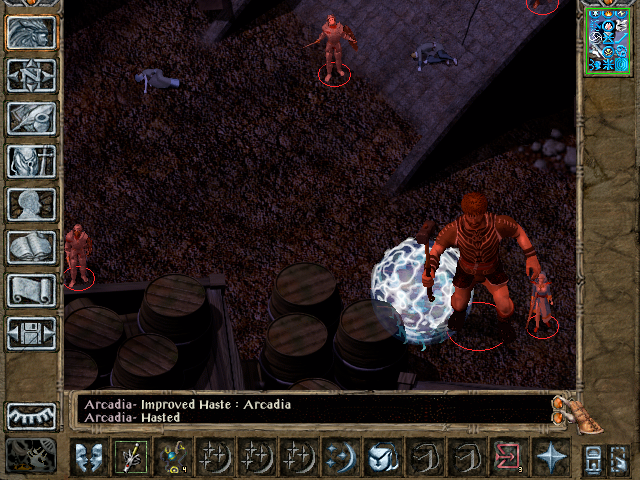
Task: Open the area map from the sidebar
Action: 32,75
